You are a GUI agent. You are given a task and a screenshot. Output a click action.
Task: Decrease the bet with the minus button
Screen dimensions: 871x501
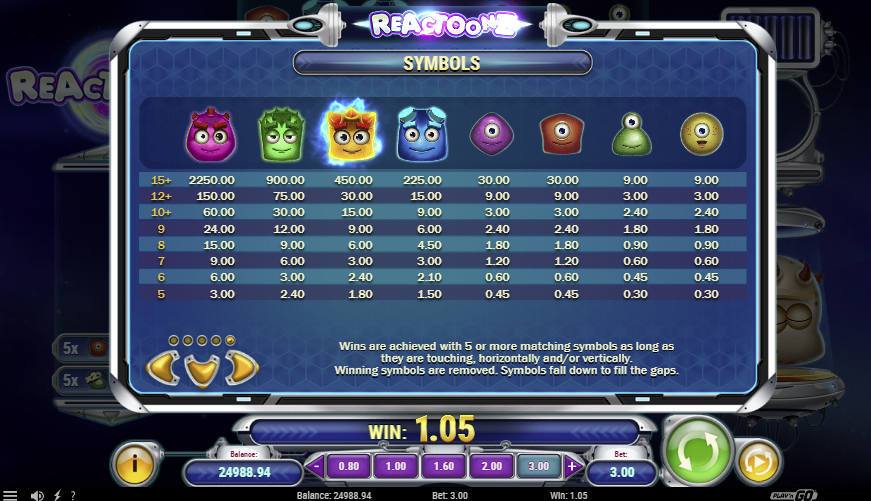pyautogui.click(x=316, y=465)
